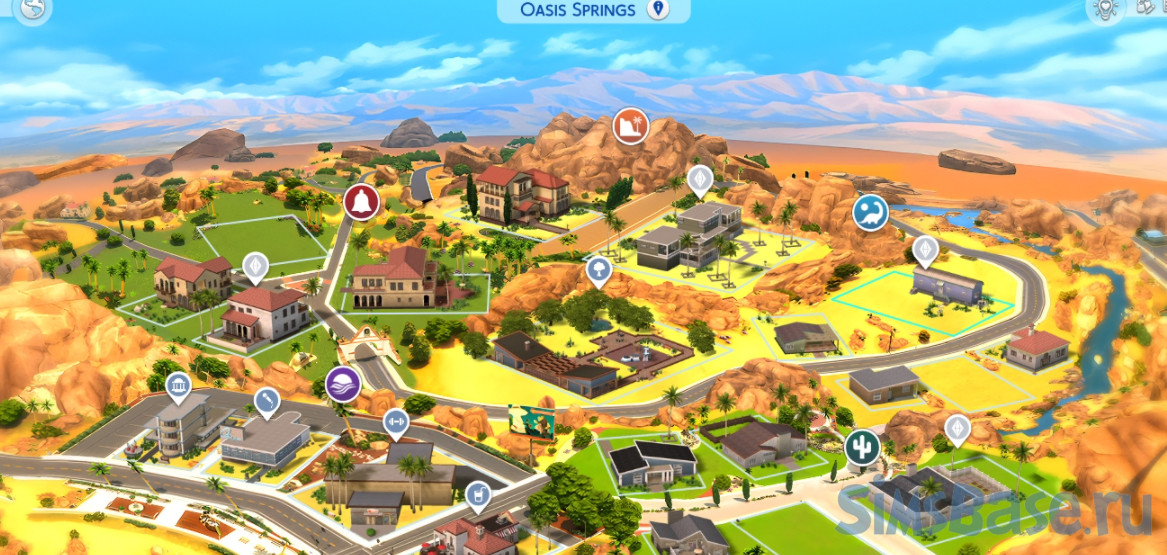Viewport: 1167px width, 555px height.
Task: Choose the blue dinosaur map marker
Action: pos(870,213)
